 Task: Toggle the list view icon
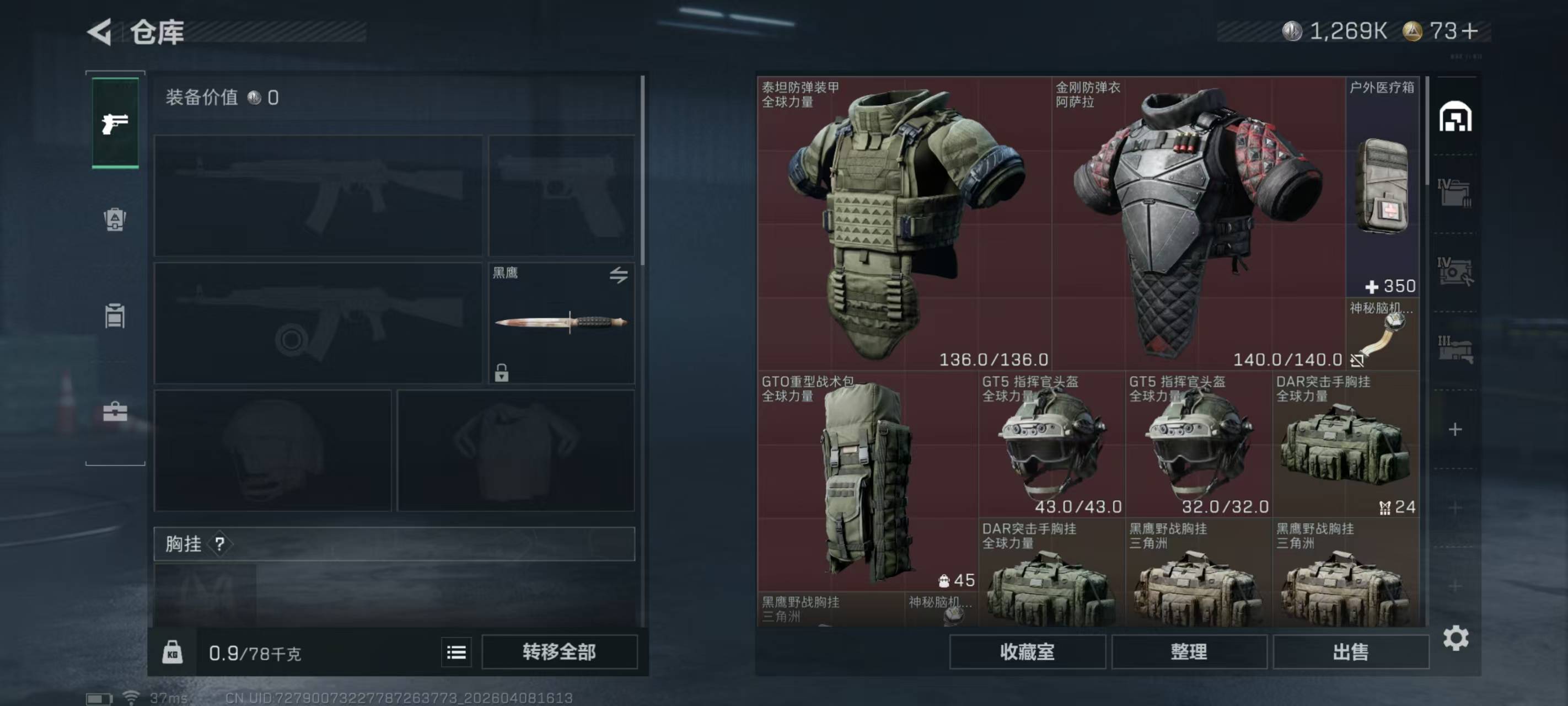point(456,652)
